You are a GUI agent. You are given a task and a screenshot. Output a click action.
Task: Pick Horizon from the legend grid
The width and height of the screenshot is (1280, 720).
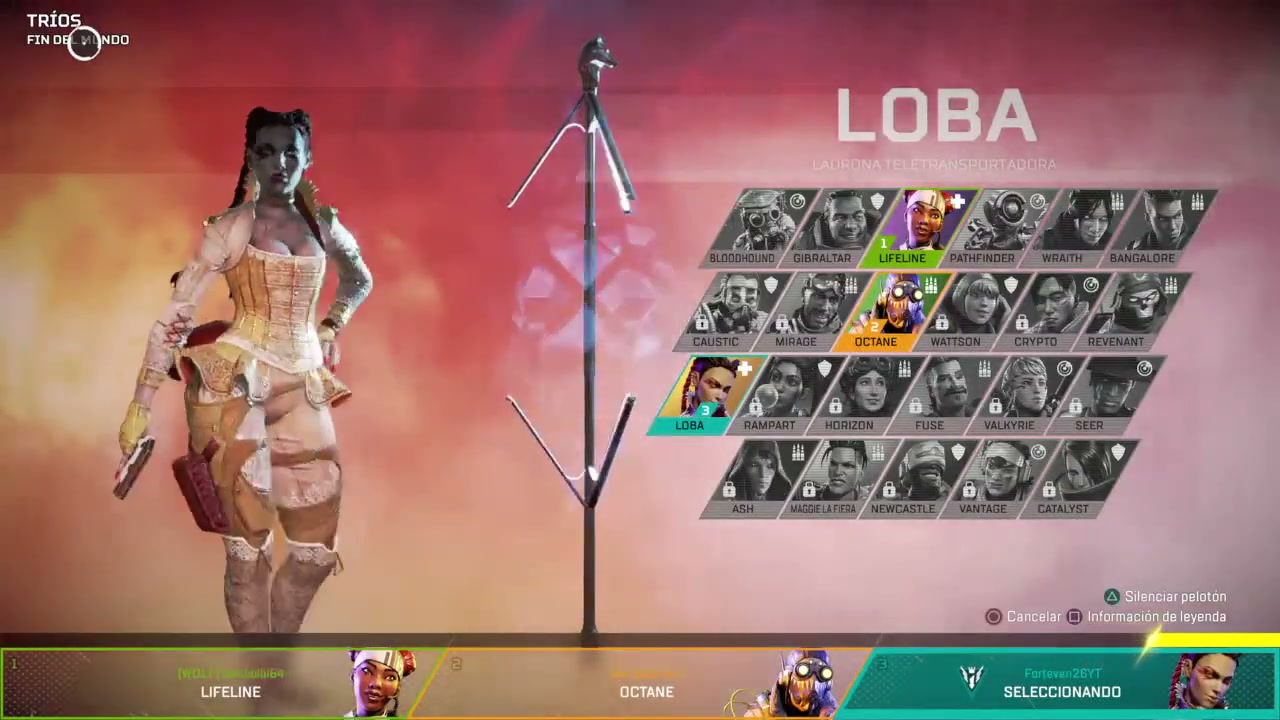tap(849, 392)
